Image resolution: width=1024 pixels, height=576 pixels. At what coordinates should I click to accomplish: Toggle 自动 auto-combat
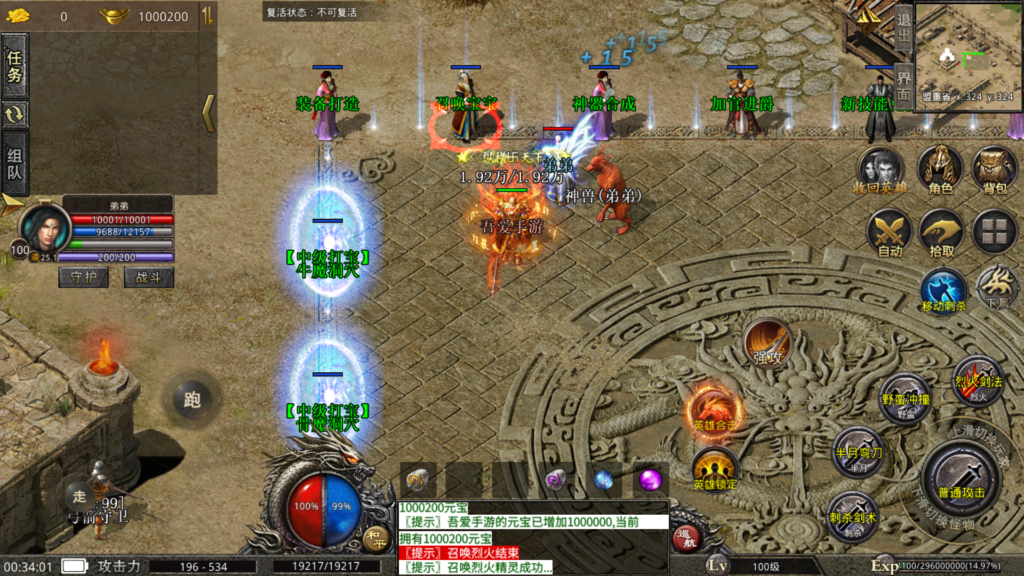[889, 232]
